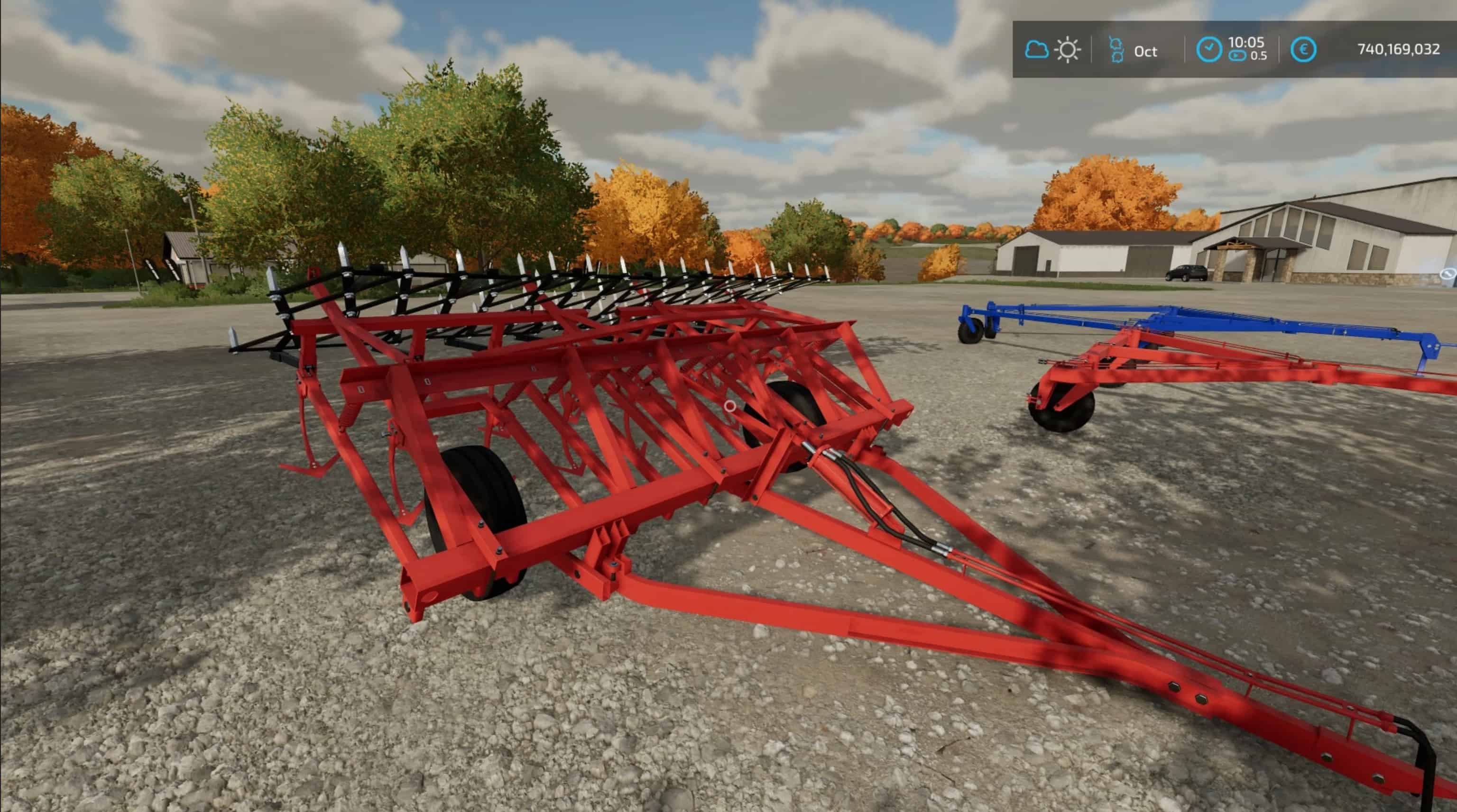Select the sun forecast icon
The height and width of the screenshot is (812, 1457).
tap(1068, 50)
